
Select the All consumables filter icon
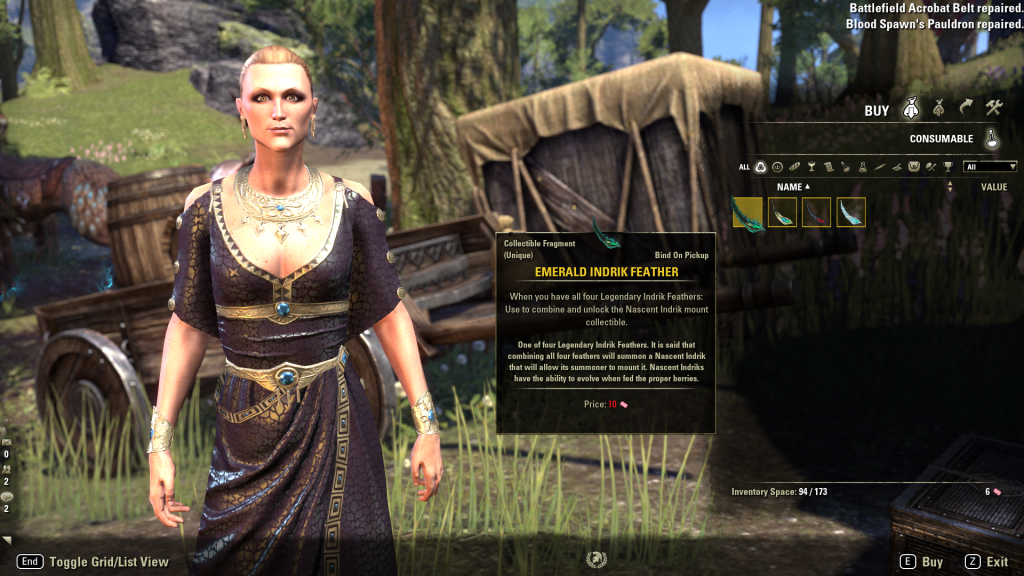coord(760,167)
